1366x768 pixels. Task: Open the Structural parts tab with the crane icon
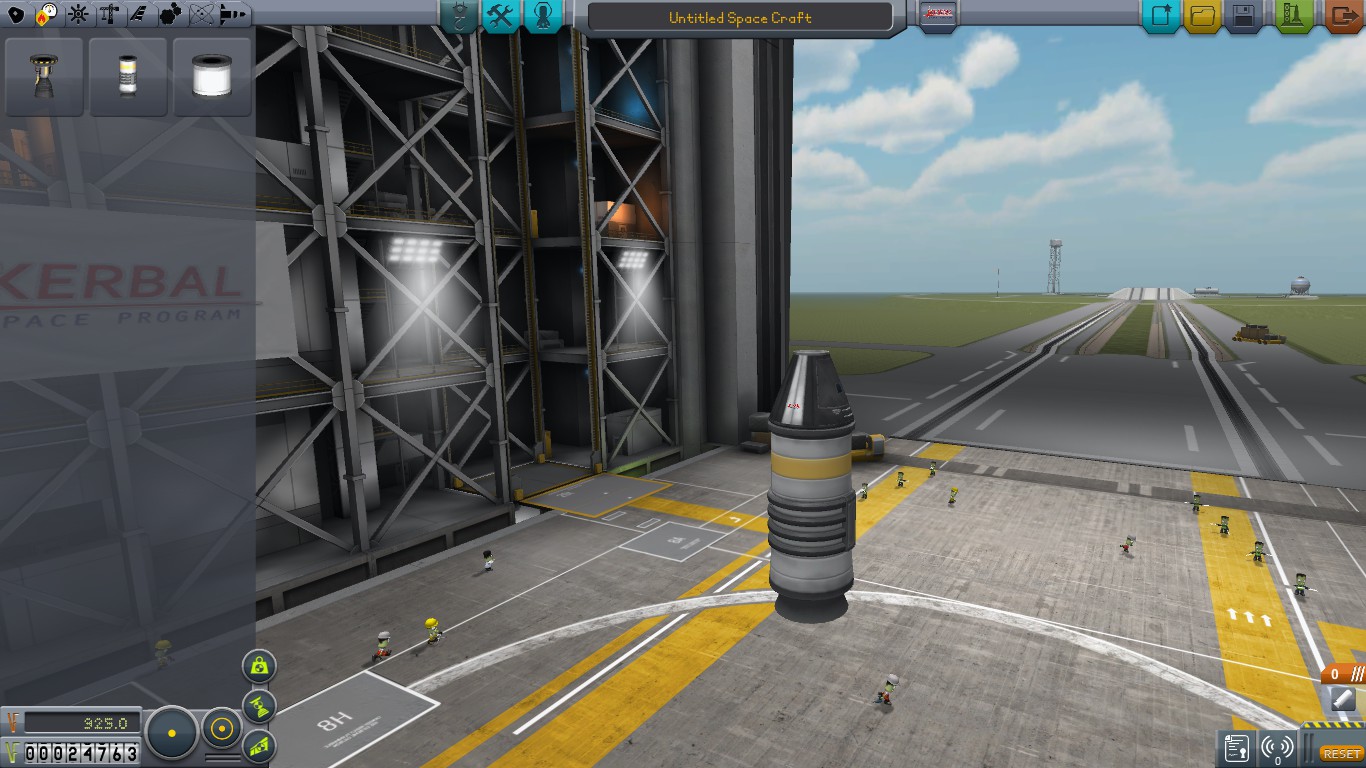tap(109, 15)
